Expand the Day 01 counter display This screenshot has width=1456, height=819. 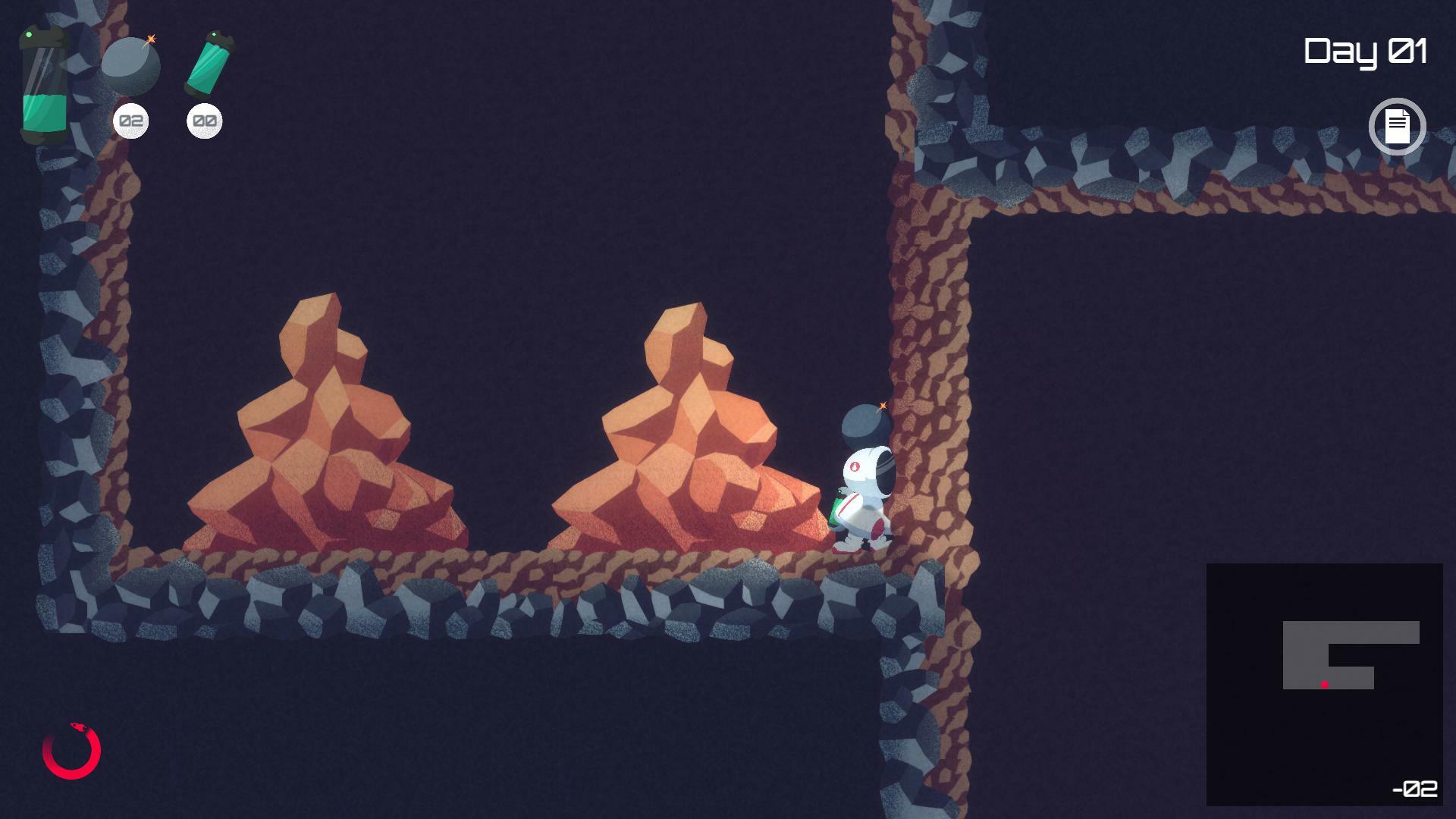point(1366,51)
